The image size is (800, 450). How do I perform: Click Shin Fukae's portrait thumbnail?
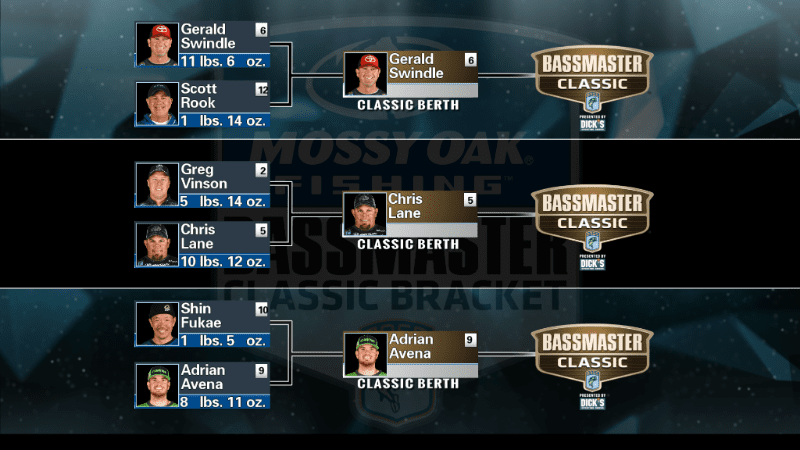(156, 324)
